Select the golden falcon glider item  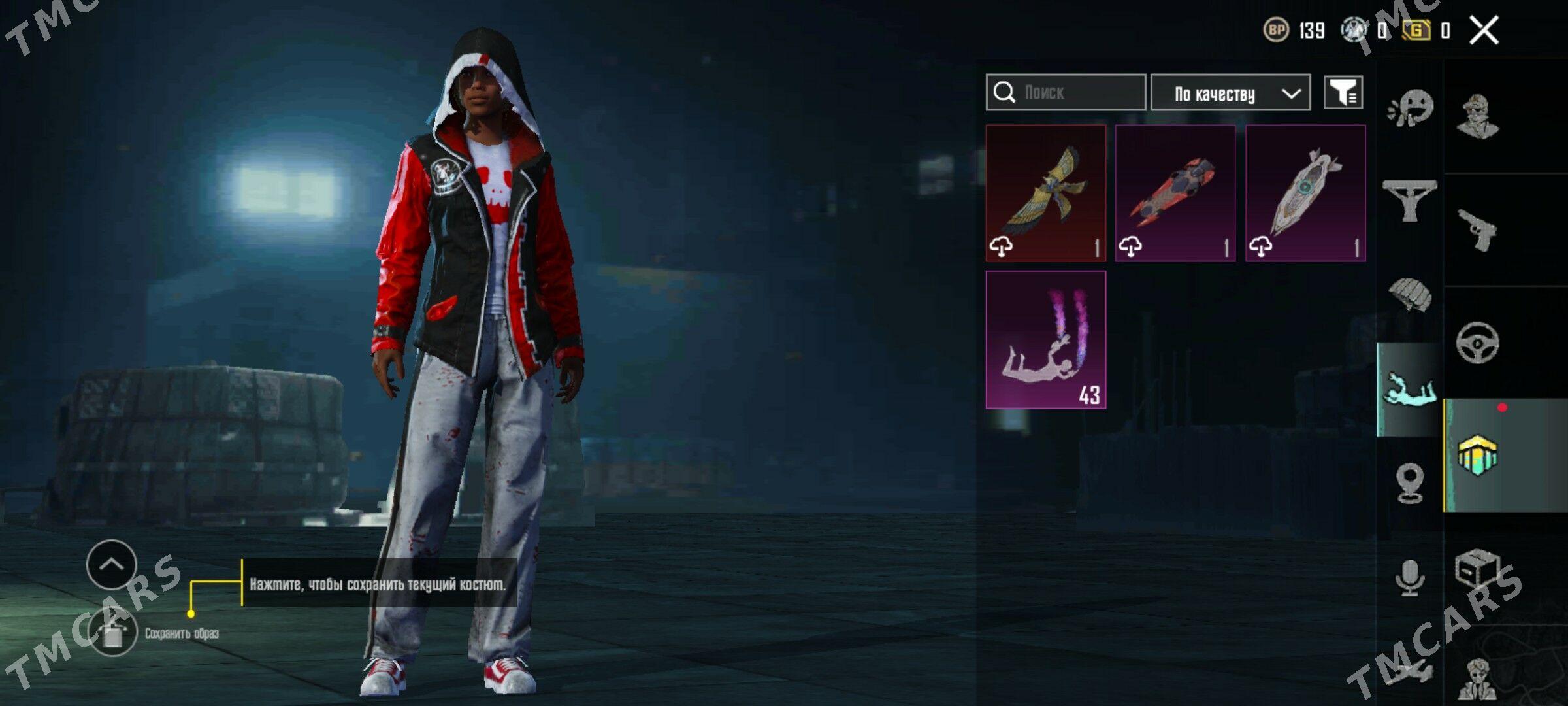pos(1045,193)
